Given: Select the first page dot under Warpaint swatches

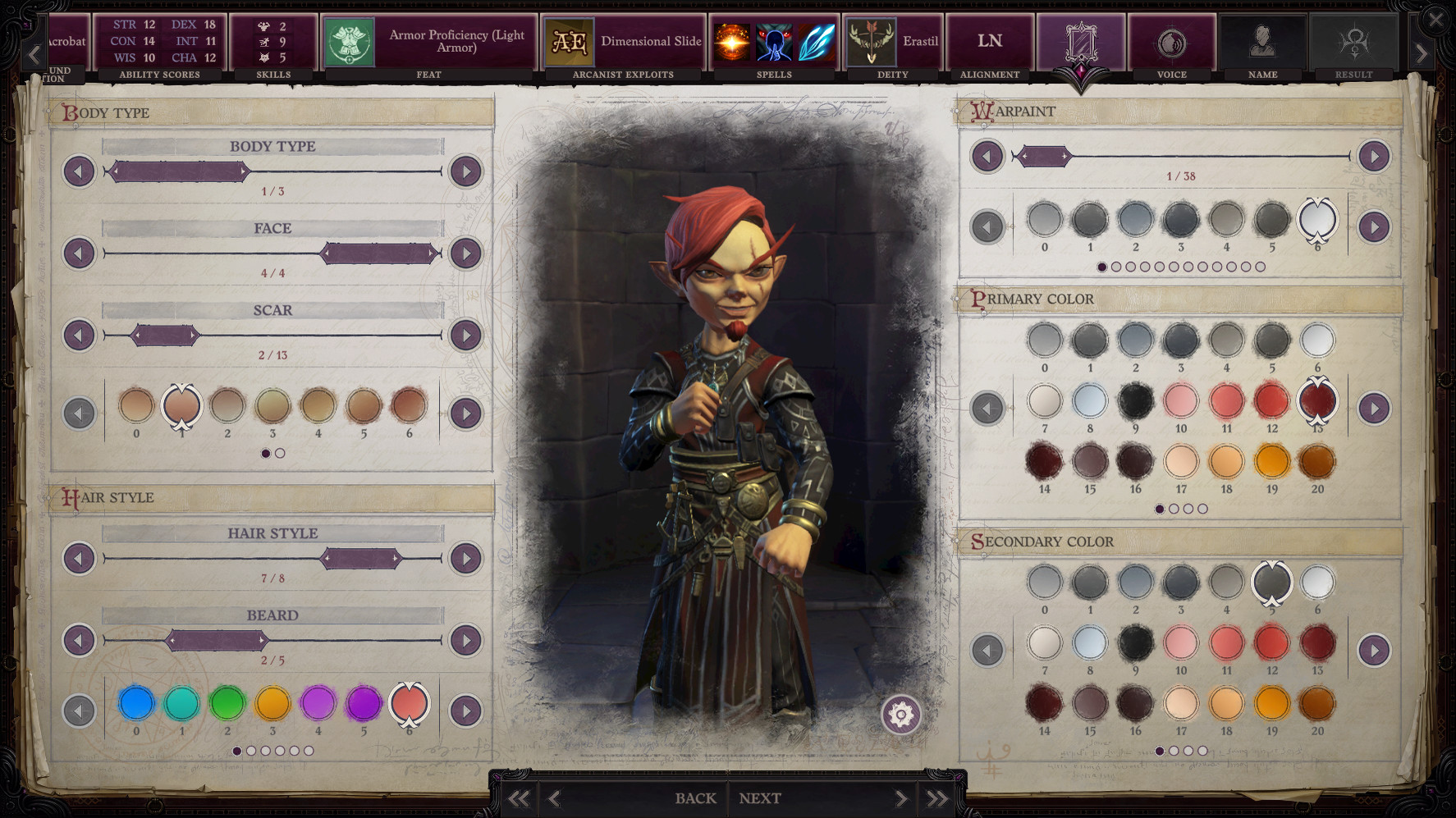Looking at the screenshot, I should (x=1101, y=266).
